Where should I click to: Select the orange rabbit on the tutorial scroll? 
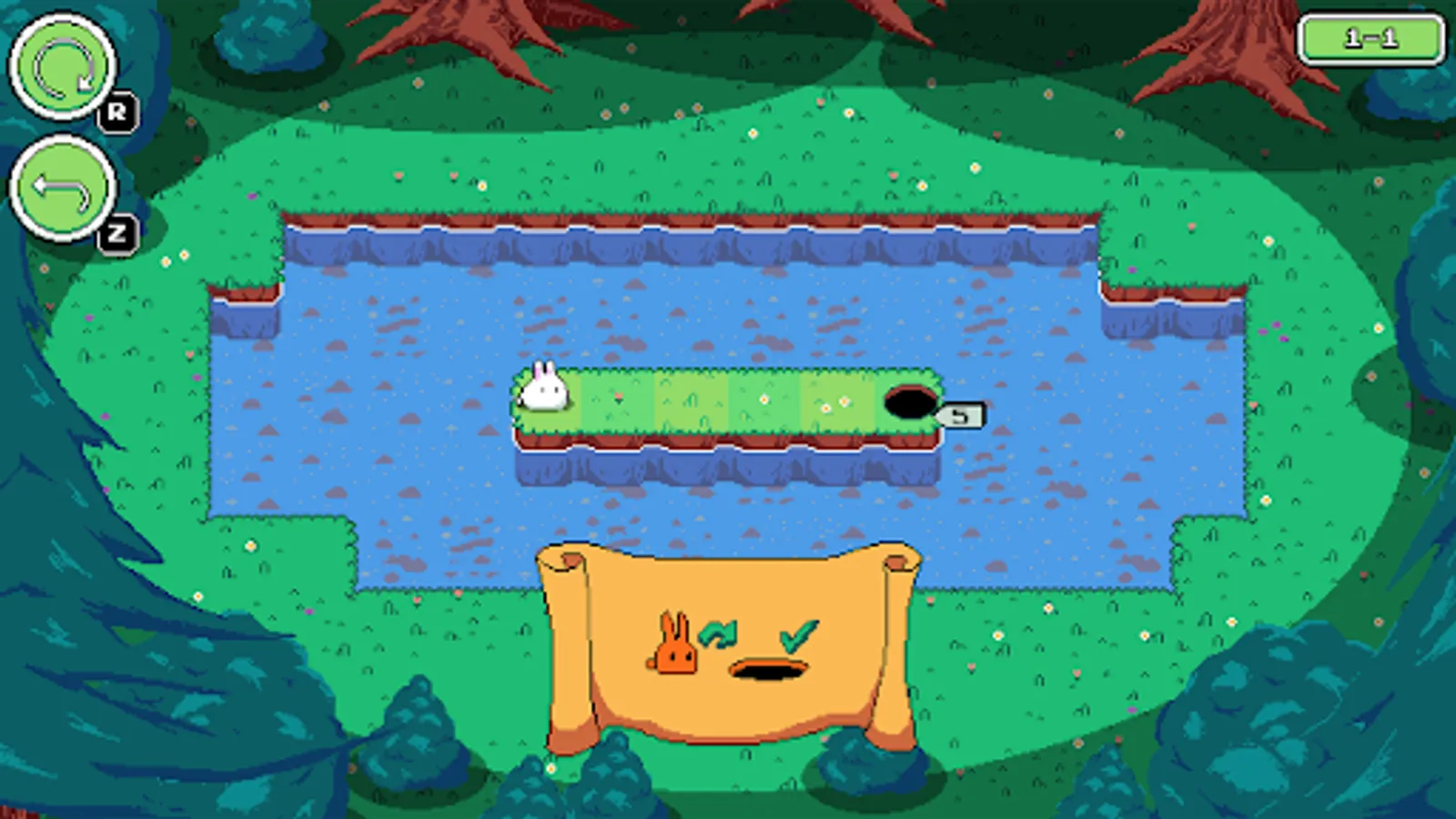click(673, 646)
